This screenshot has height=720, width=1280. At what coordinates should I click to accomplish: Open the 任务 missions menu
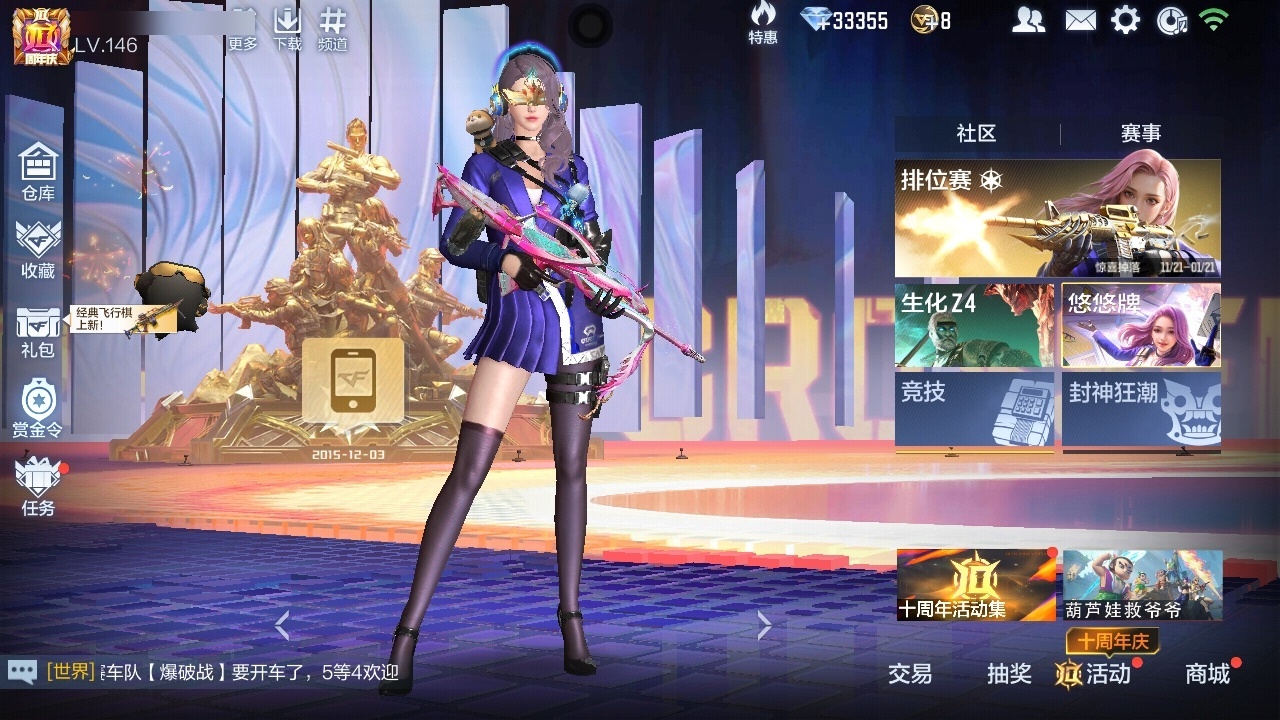pos(38,486)
